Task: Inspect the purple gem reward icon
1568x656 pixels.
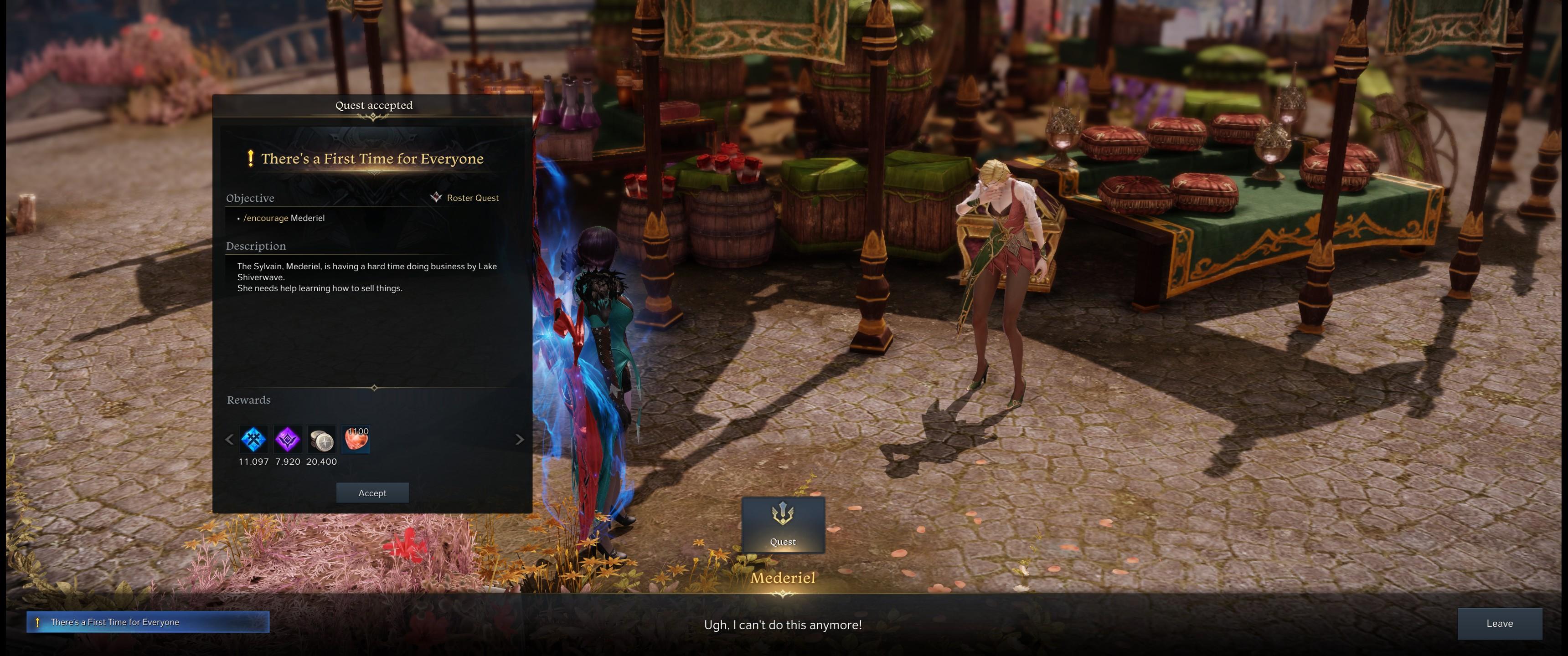Action: click(x=287, y=439)
